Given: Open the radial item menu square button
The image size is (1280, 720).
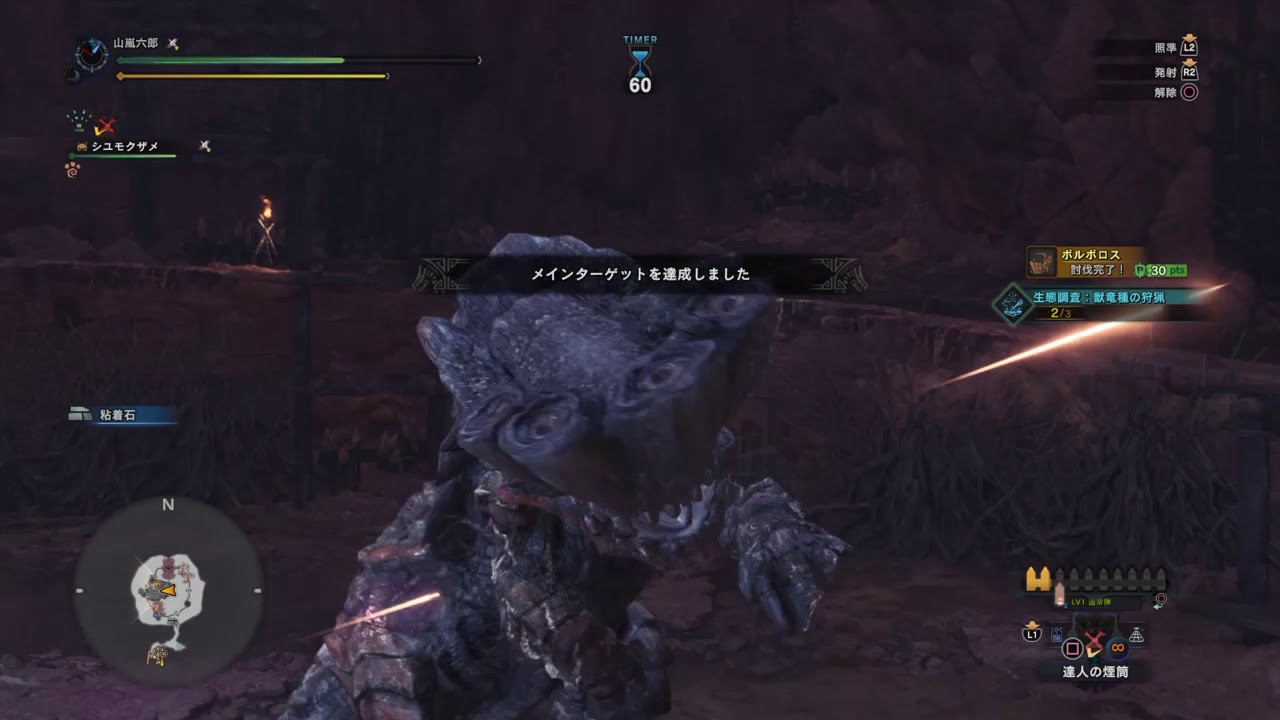Looking at the screenshot, I should (1073, 648).
